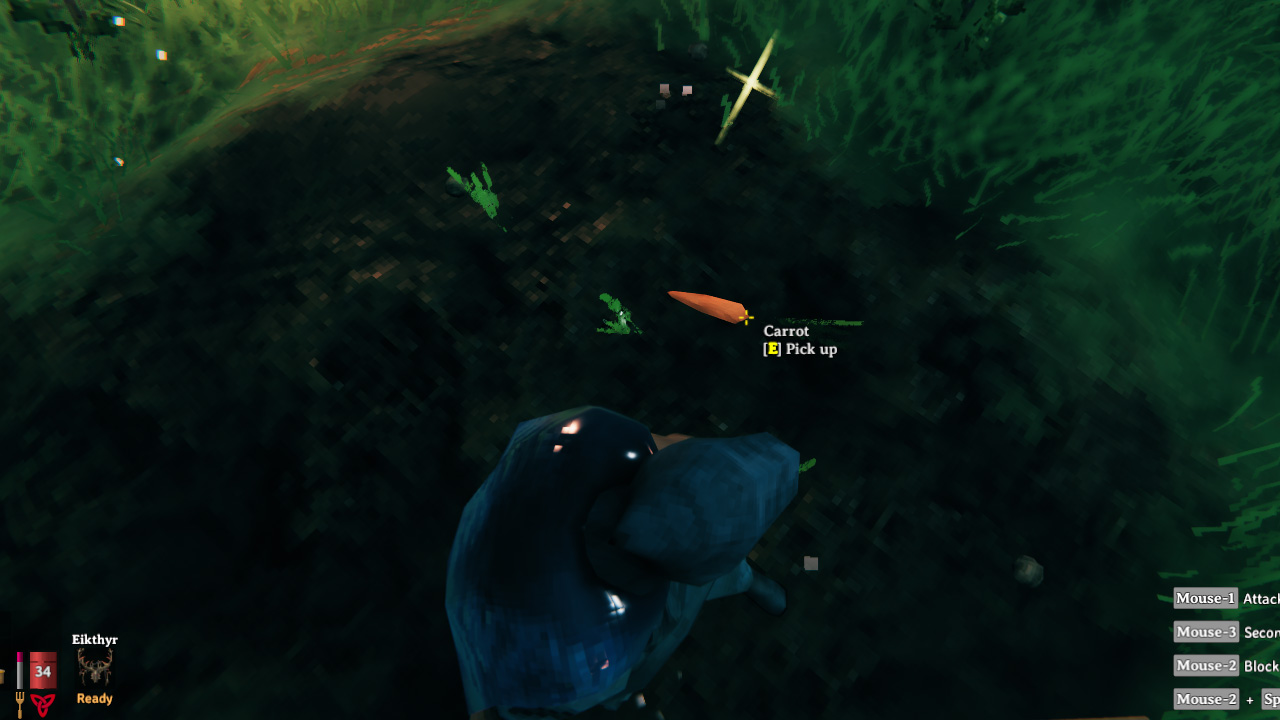Select the red triskelion health icon

tap(42, 704)
